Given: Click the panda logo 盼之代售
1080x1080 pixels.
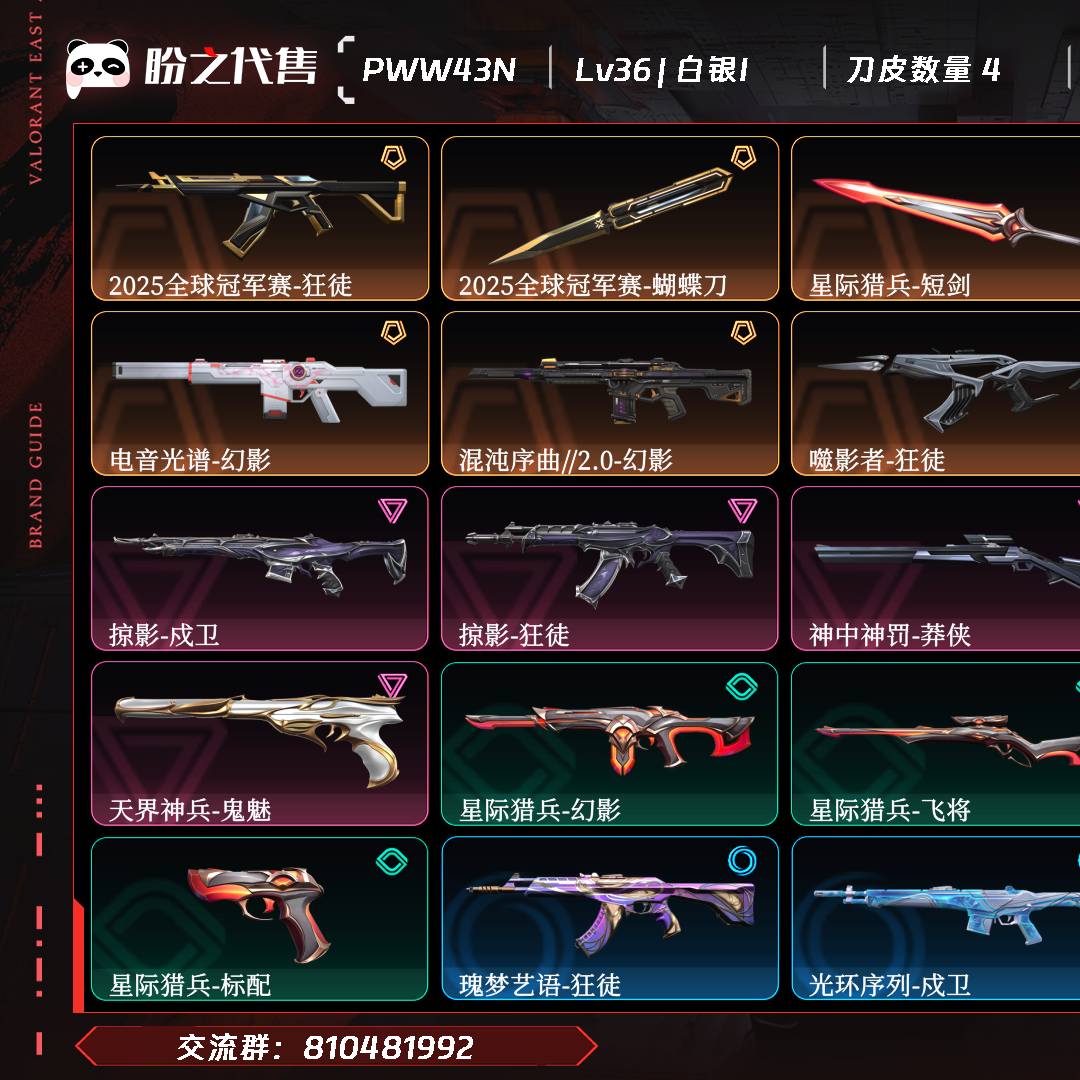Looking at the screenshot, I should 191,68.
